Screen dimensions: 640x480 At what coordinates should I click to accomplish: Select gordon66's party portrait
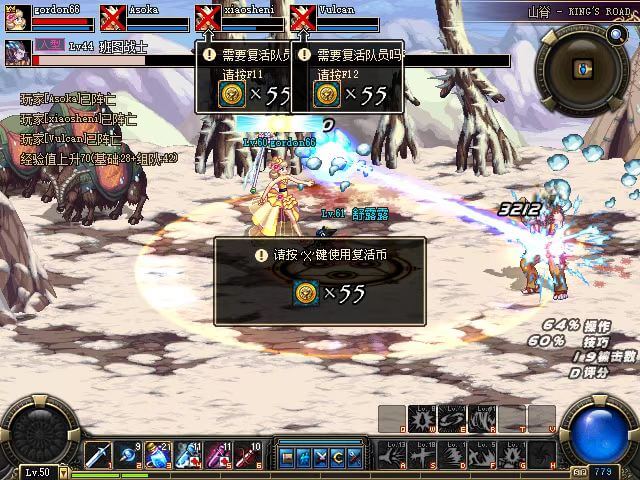17,18
